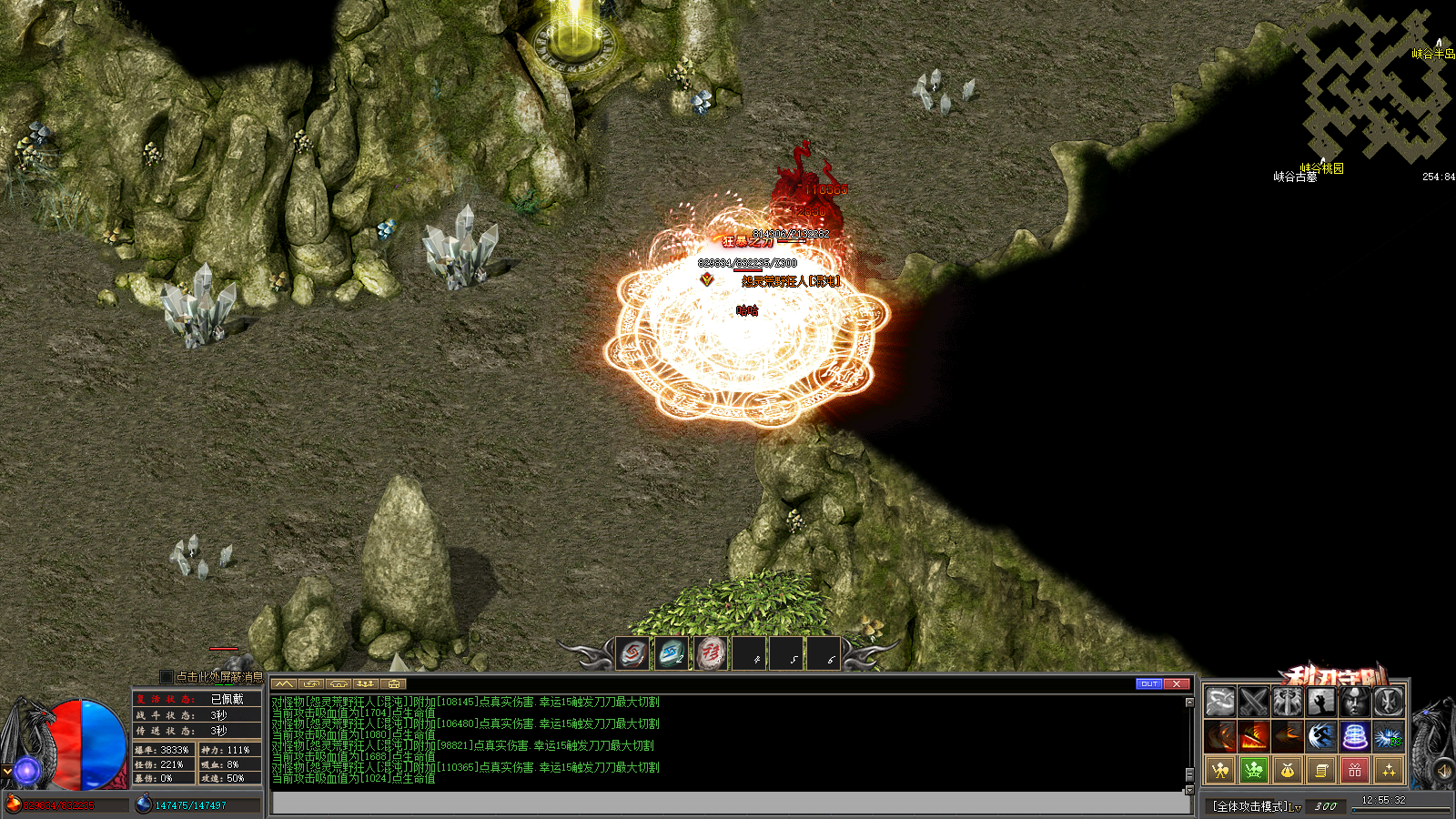Viewport: 1456px width, 819px height.
Task: Select the crossed swords skill icon
Action: pos(1254,702)
